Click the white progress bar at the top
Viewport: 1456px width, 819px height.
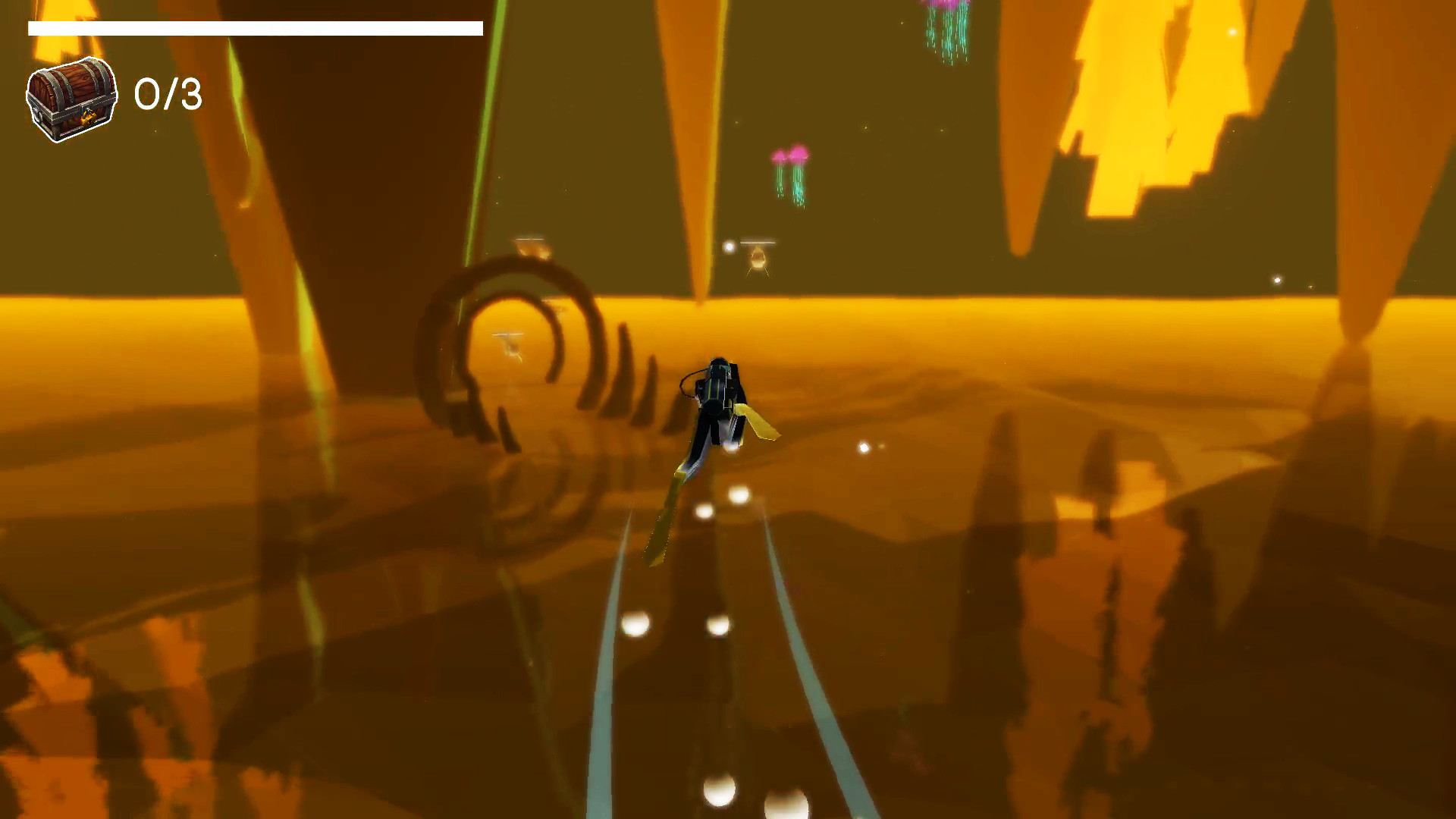tap(254, 28)
